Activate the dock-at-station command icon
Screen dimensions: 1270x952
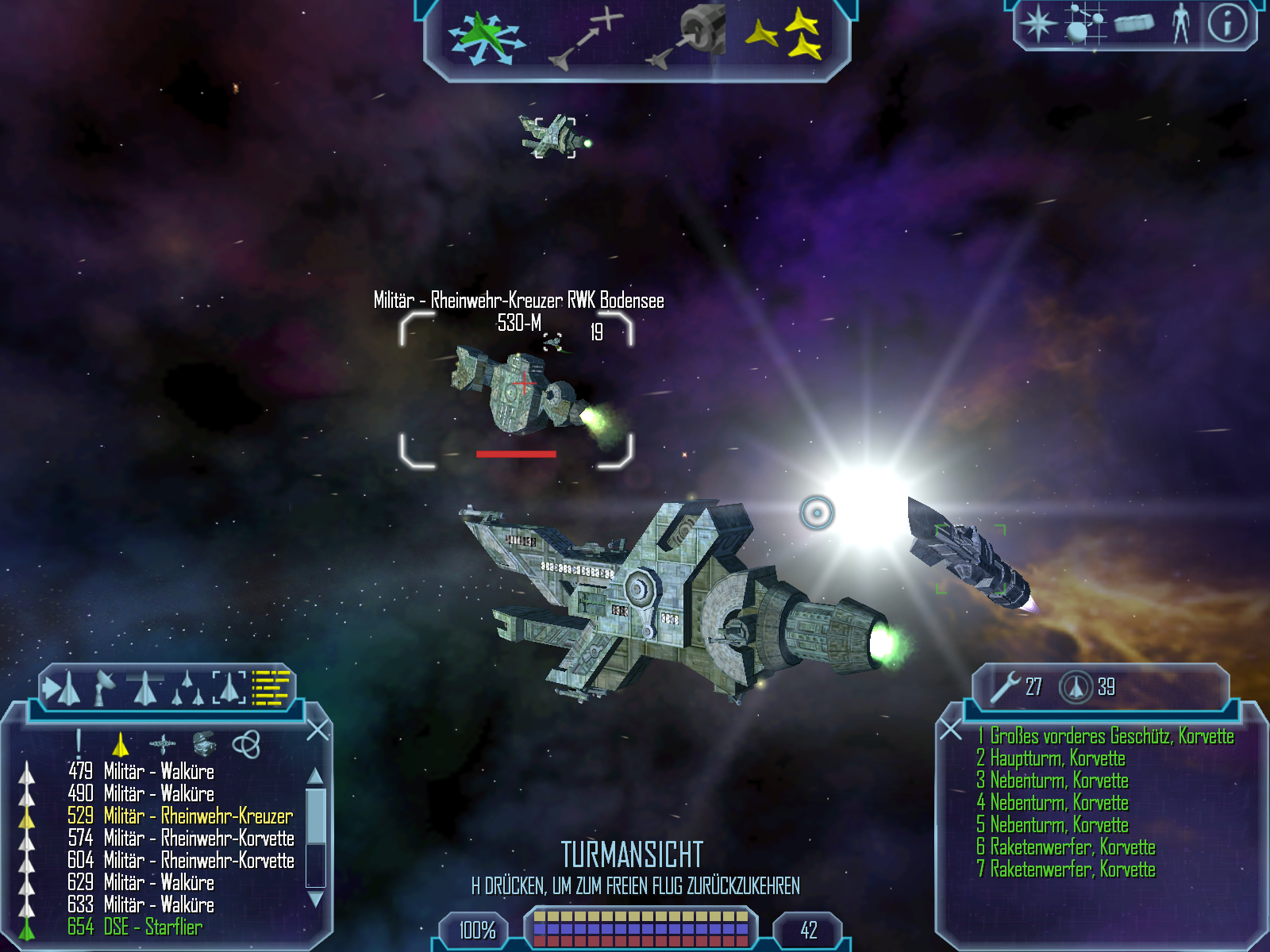coord(688,36)
